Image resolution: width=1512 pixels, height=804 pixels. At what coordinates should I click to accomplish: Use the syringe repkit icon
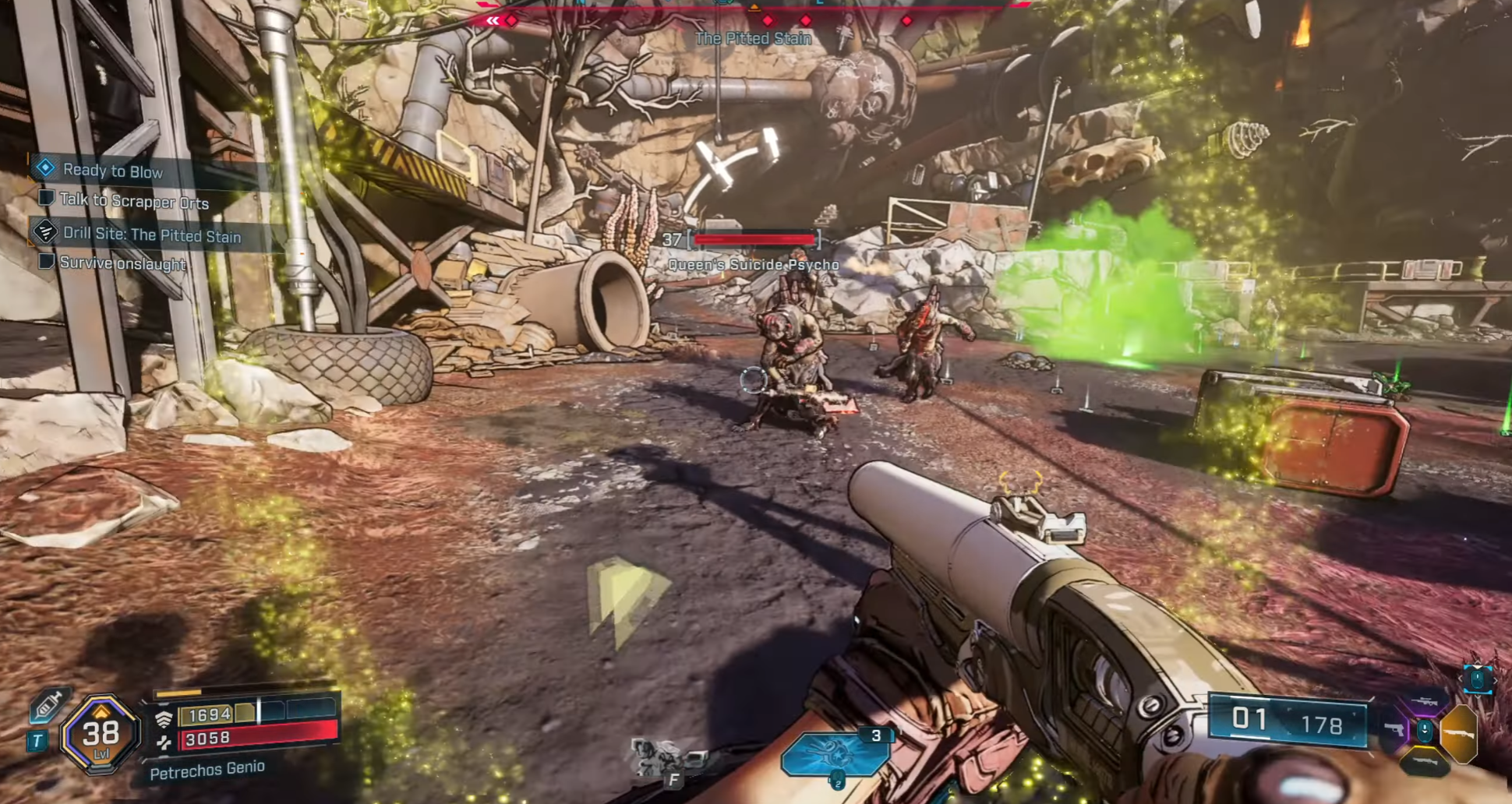coord(48,705)
